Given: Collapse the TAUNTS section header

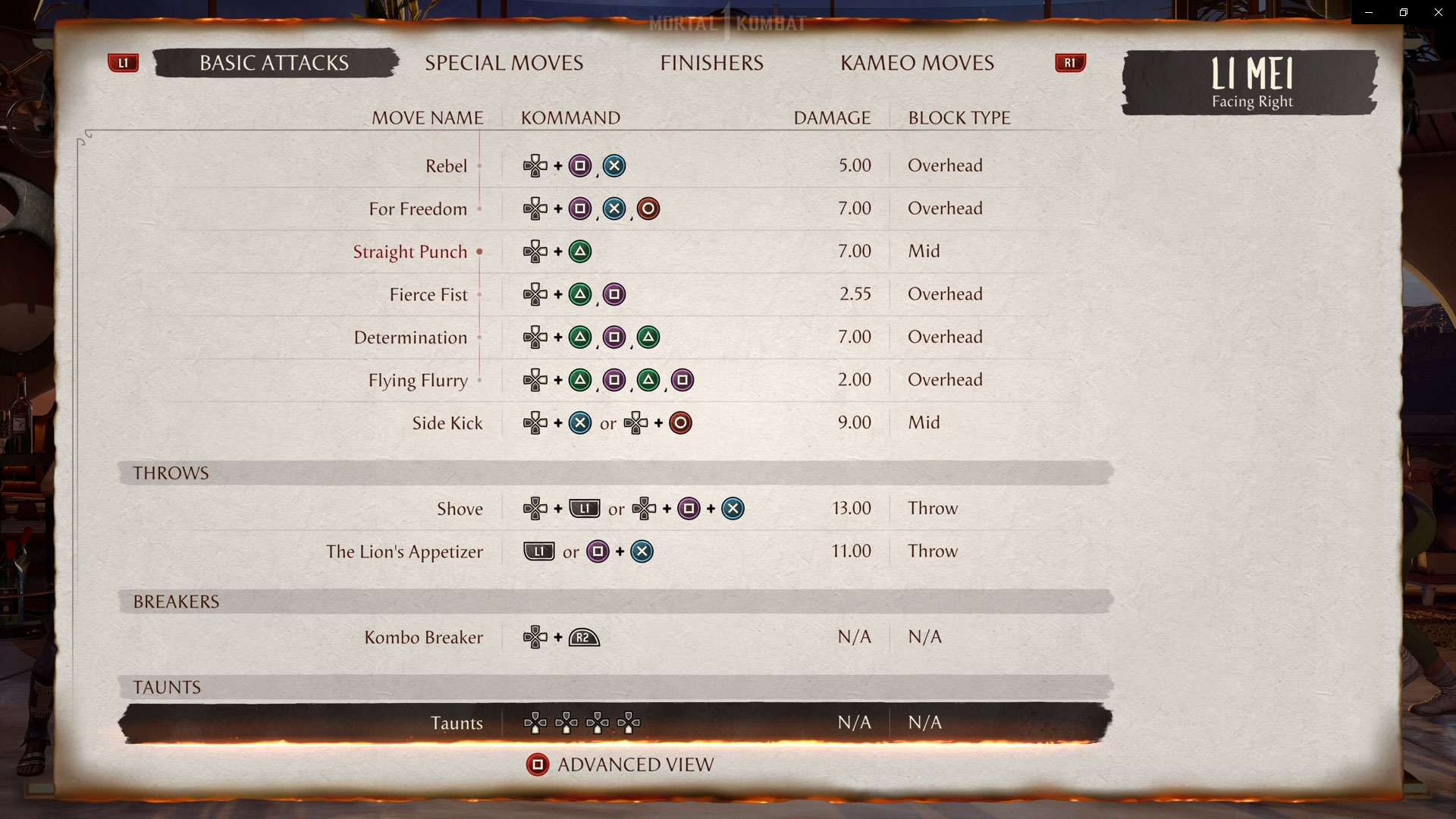Looking at the screenshot, I should pos(166,687).
